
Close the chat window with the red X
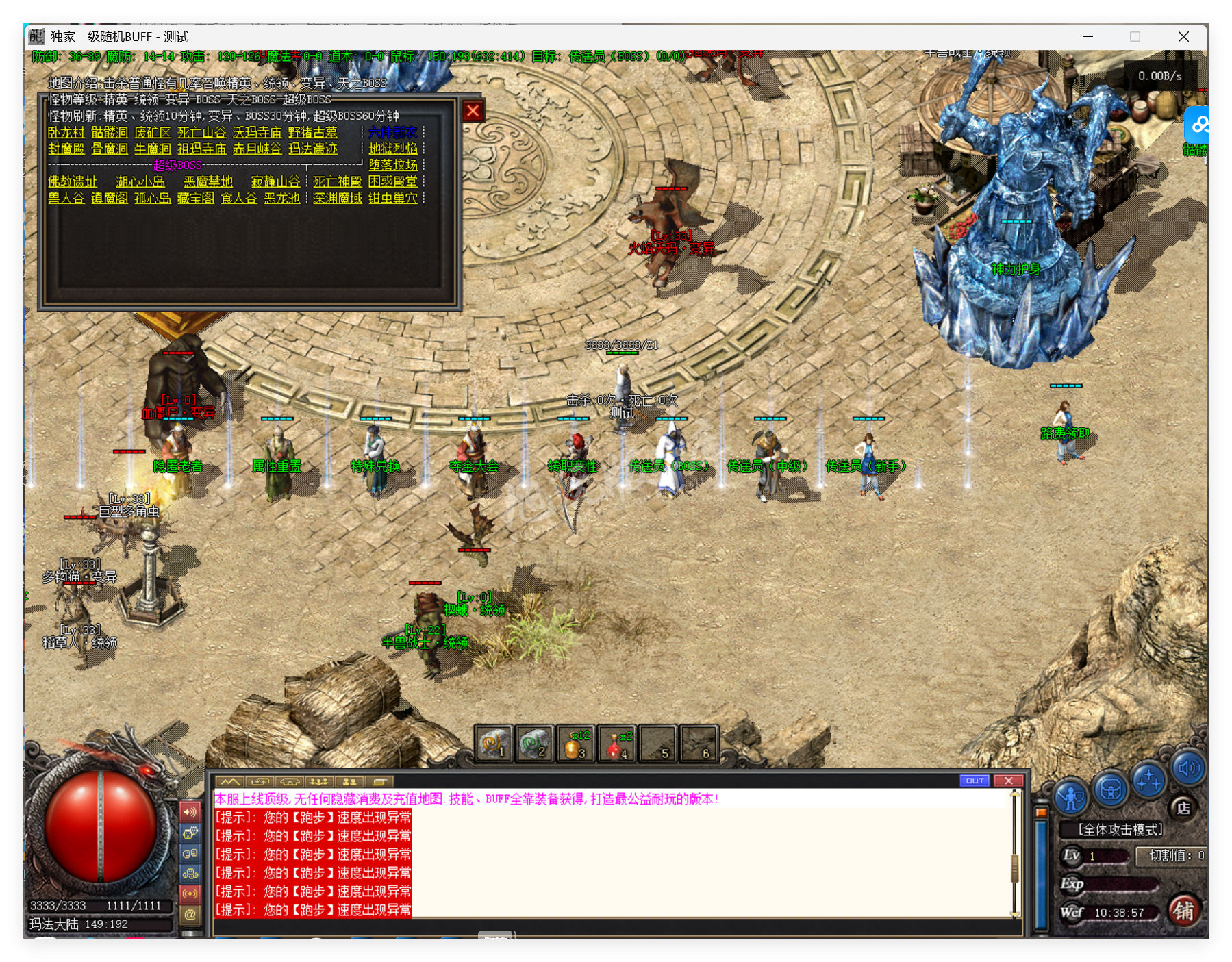coord(1008,781)
